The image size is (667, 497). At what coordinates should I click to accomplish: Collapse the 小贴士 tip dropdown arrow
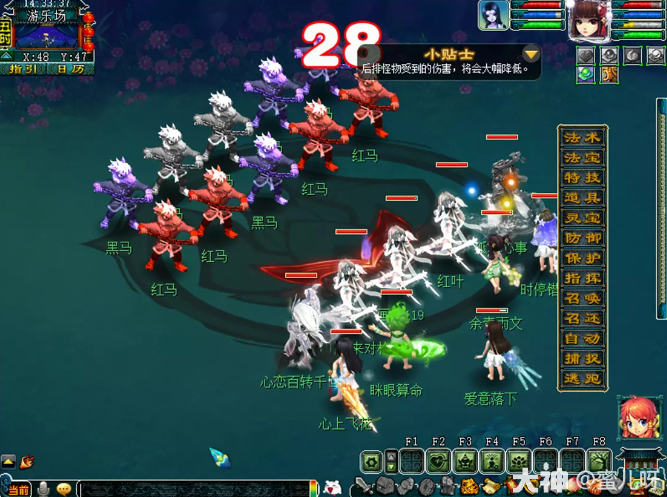click(x=531, y=54)
